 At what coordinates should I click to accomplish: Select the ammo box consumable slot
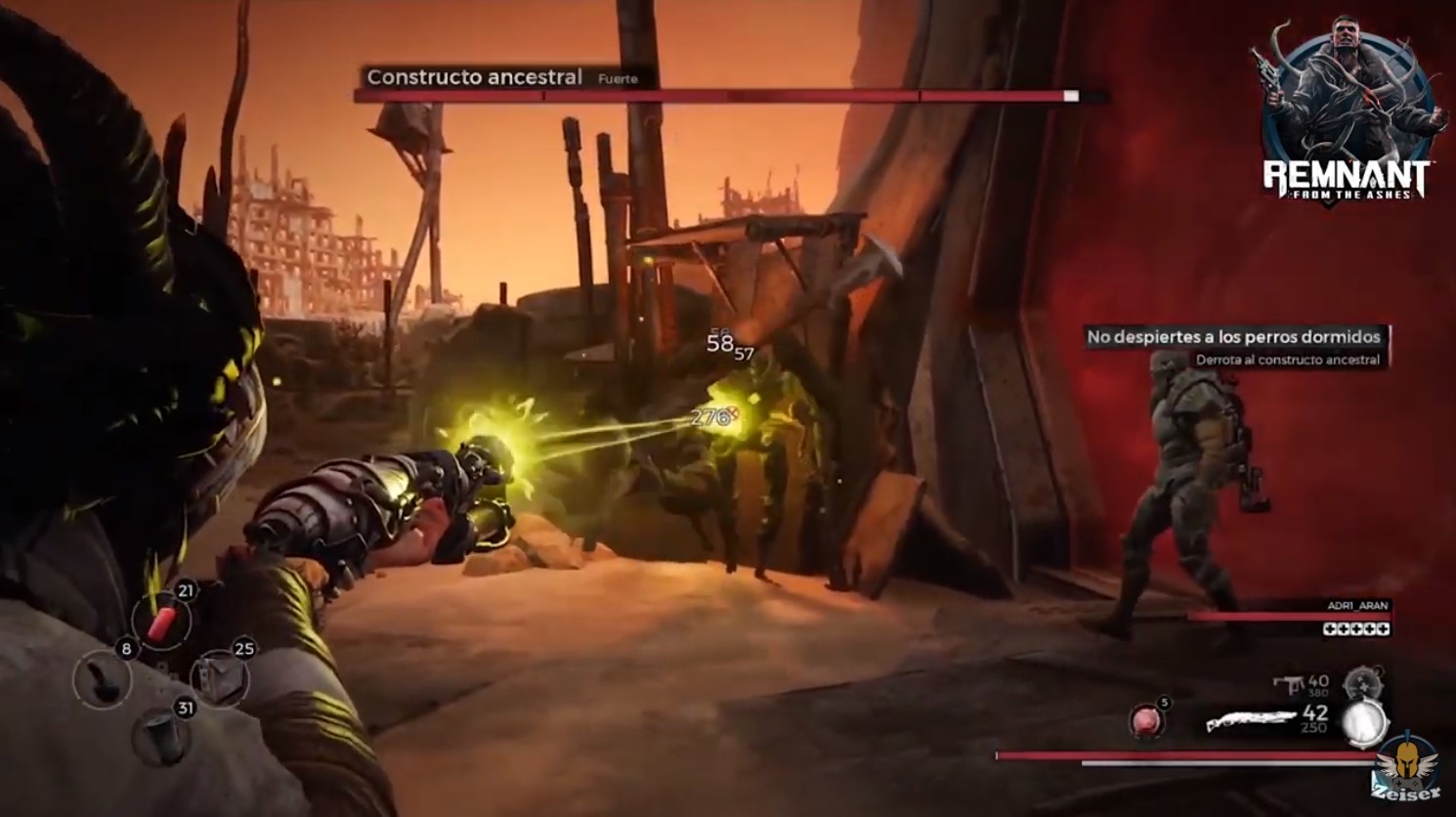(x=219, y=679)
